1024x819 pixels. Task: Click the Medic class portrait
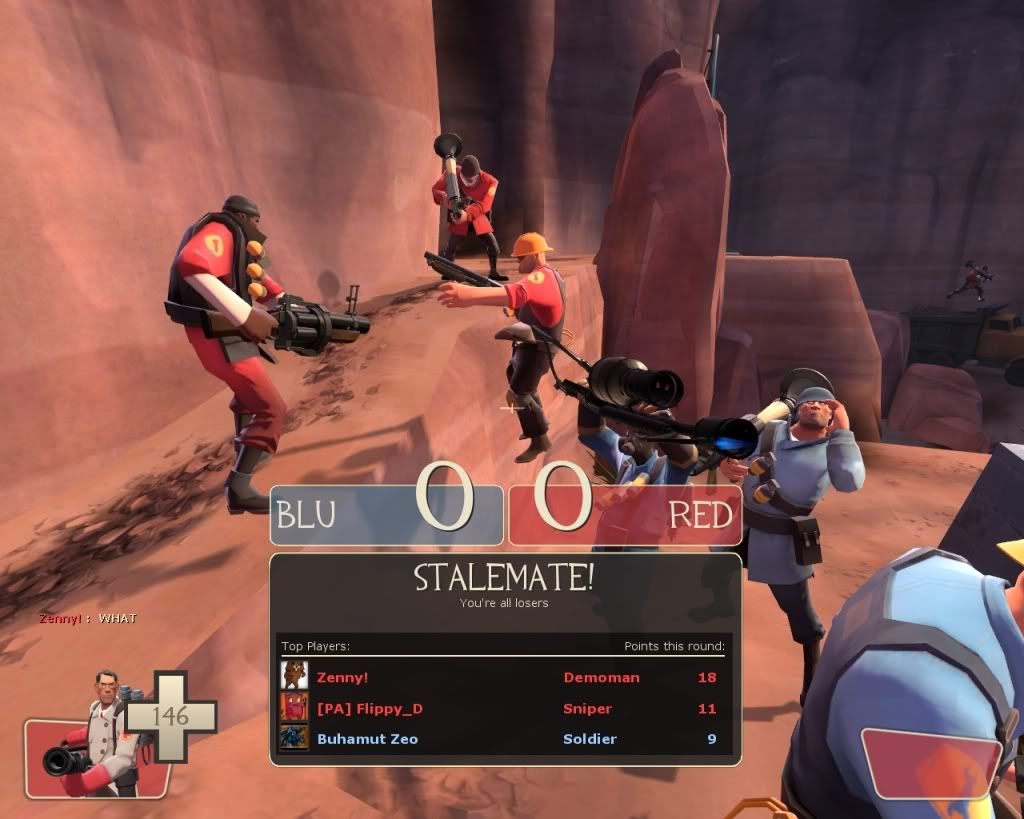(102, 733)
